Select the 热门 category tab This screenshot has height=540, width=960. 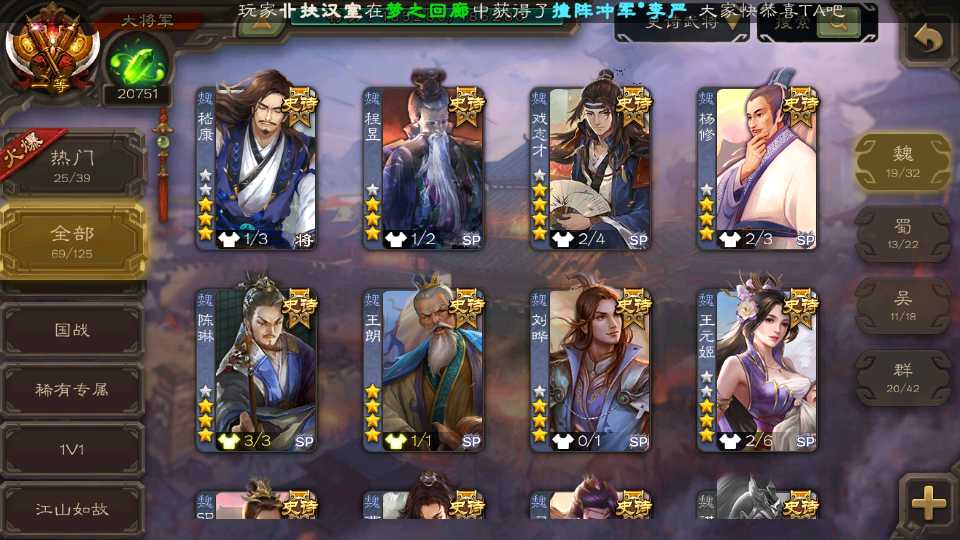[x=72, y=164]
